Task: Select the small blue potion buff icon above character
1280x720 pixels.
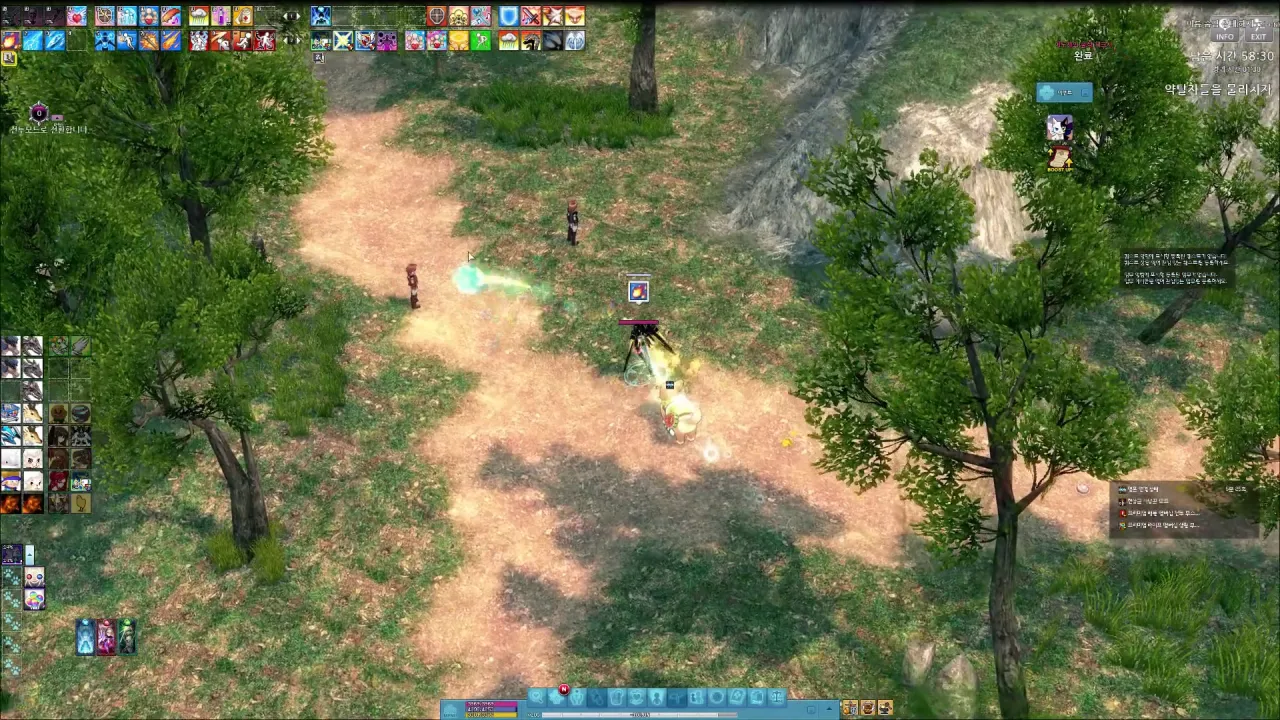Action: click(x=638, y=291)
